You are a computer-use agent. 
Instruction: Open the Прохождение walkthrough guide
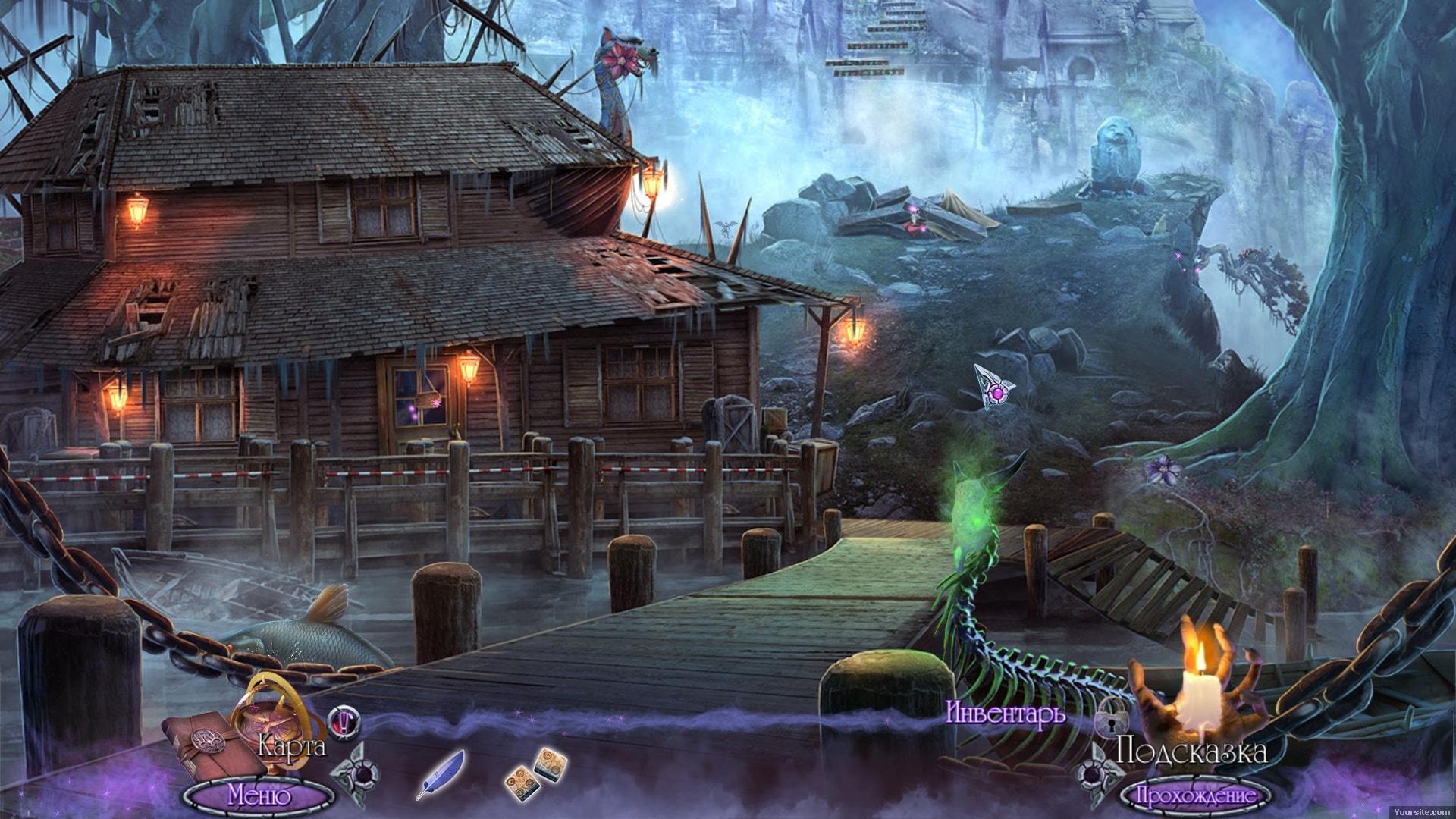tap(1194, 796)
